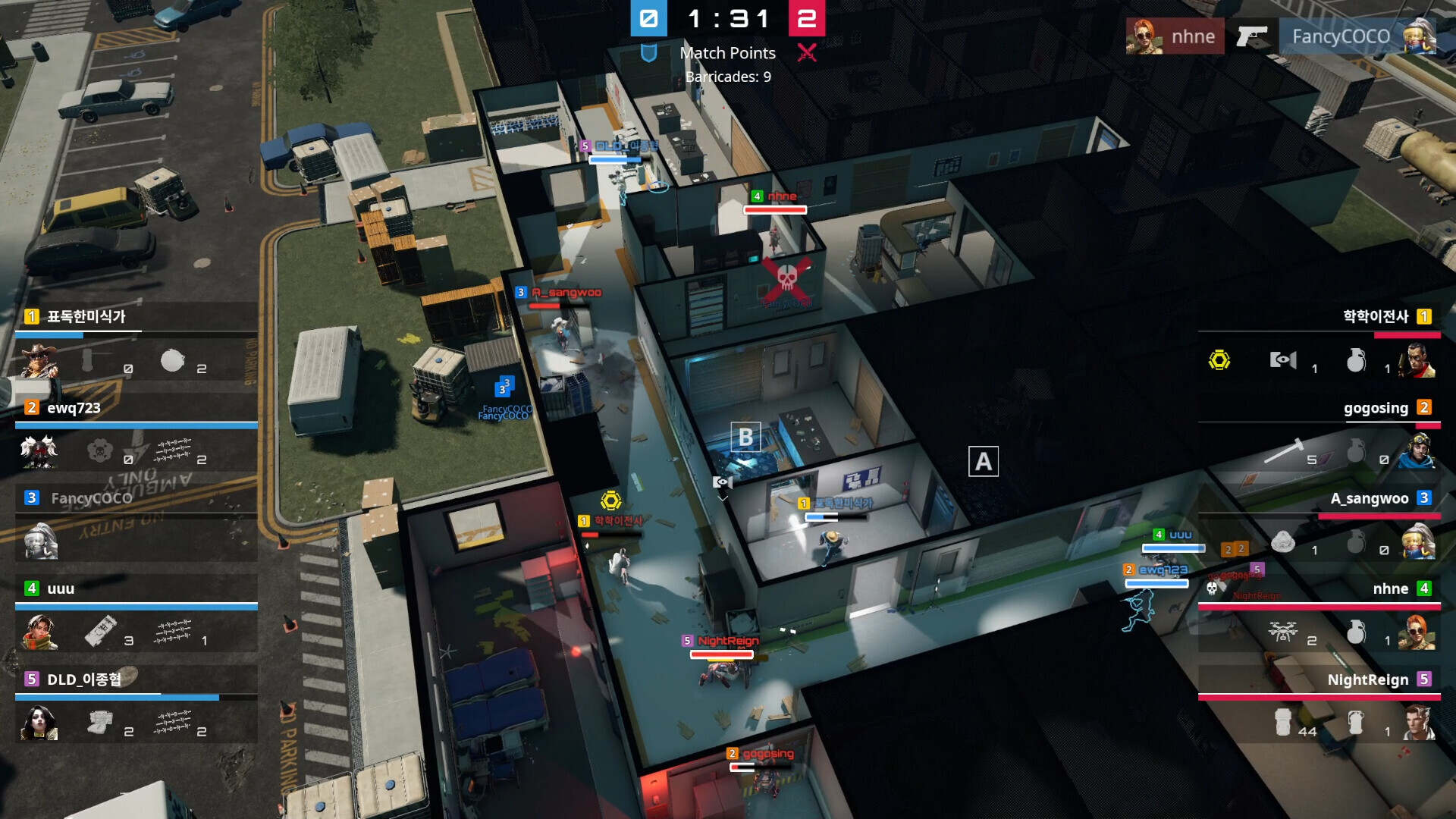The image size is (1456, 819).
Task: Choose FancyCOCO's name row in the left team list
Action: click(x=91, y=498)
